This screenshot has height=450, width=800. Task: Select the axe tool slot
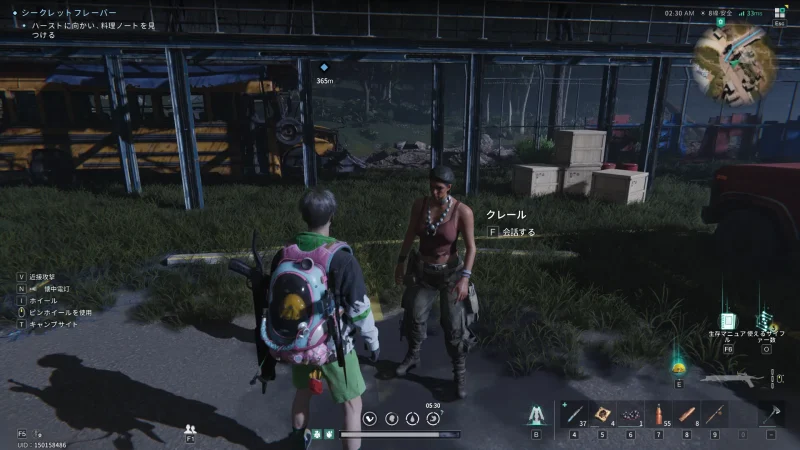771,414
